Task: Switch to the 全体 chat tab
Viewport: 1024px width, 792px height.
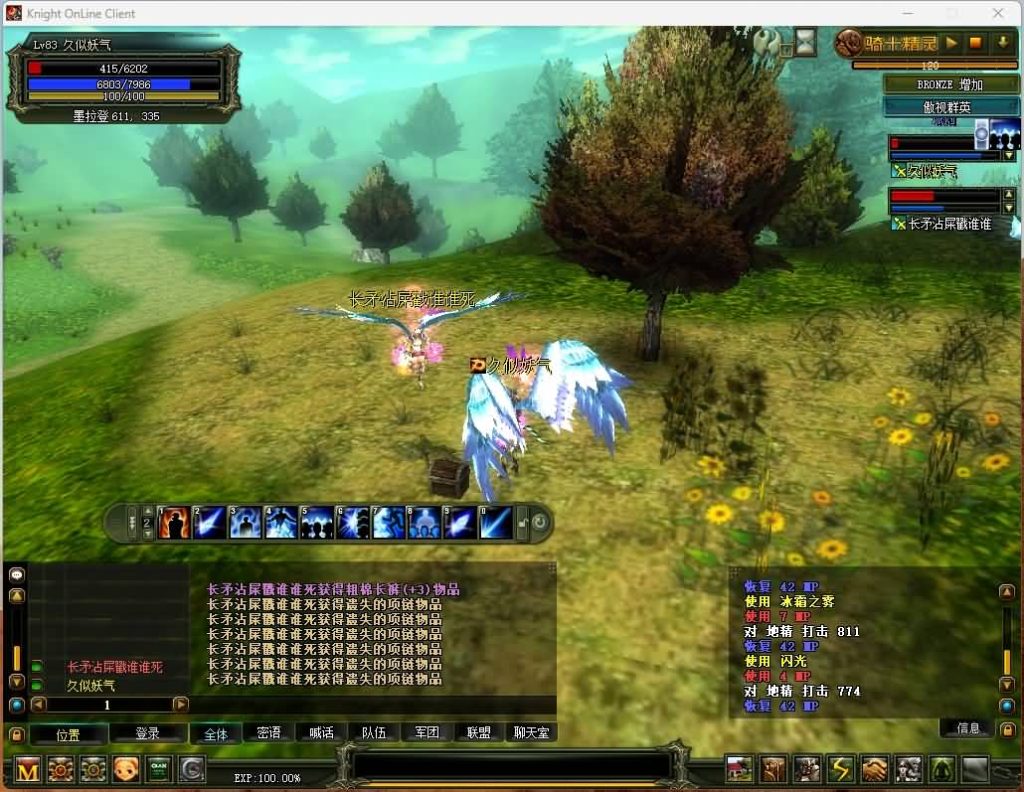Action: tap(216, 733)
